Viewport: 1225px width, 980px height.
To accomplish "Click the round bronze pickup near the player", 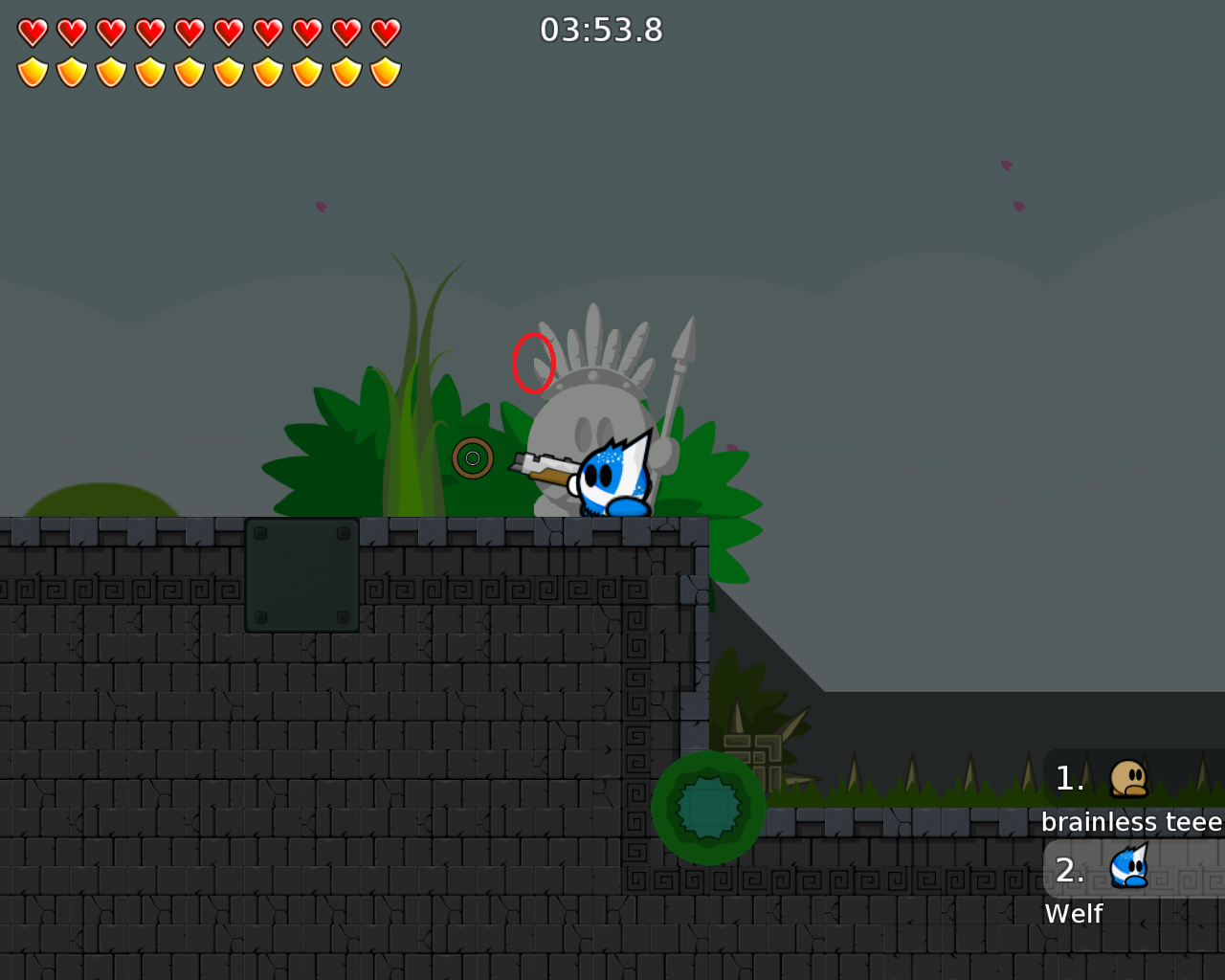I will 473,457.
